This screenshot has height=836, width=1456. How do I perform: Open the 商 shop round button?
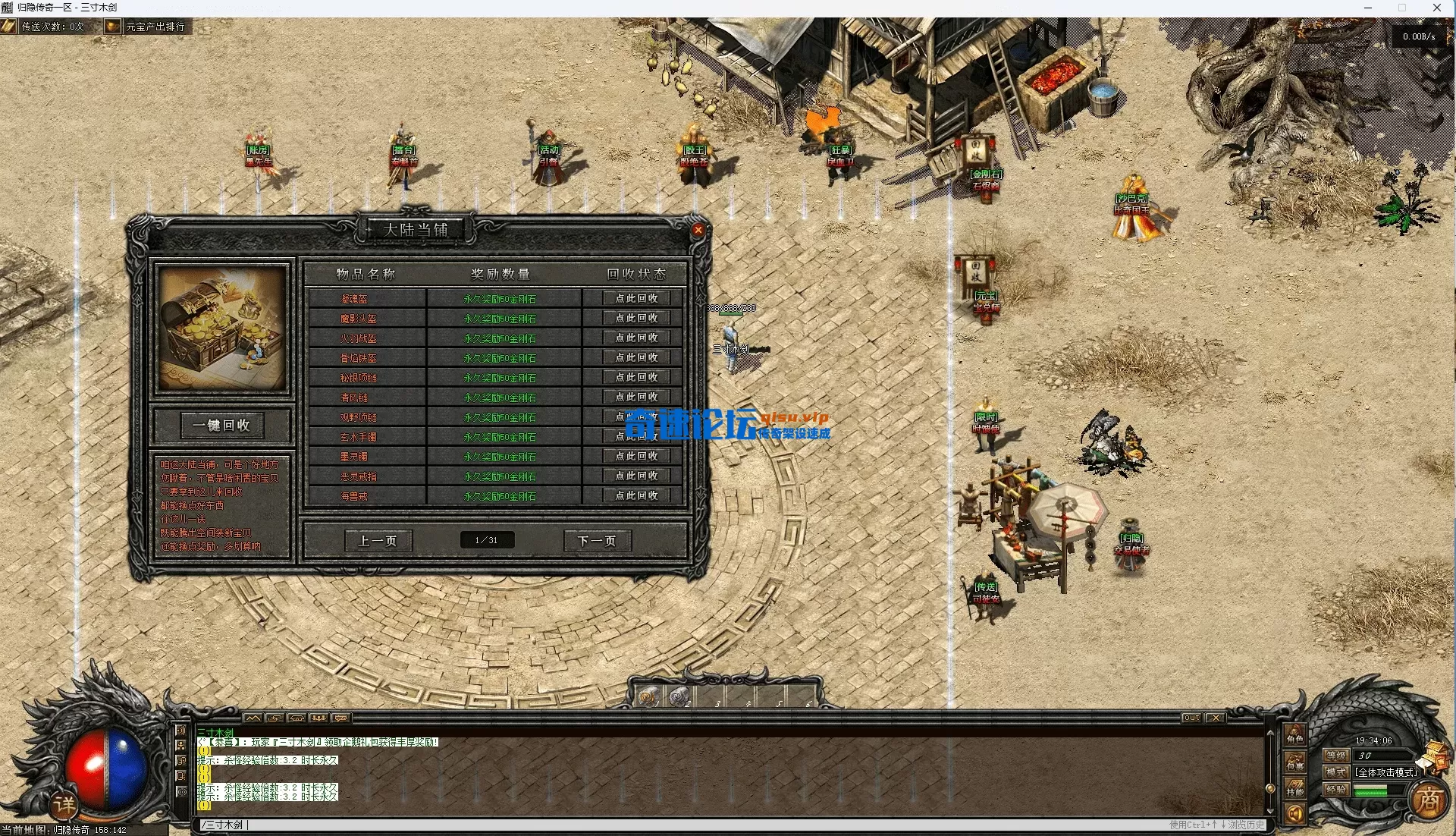click(x=1429, y=800)
